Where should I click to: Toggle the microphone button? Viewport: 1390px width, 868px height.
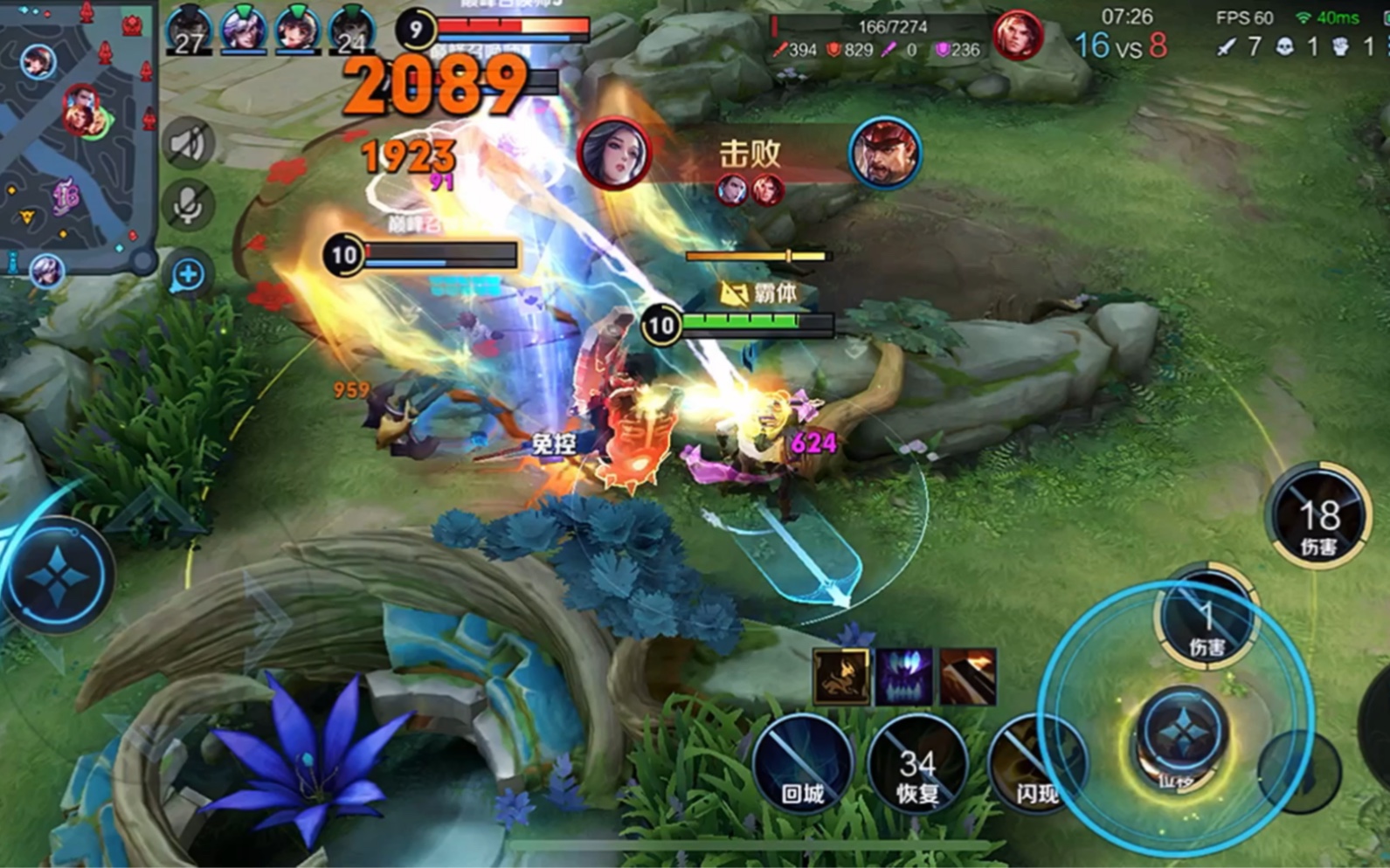pyautogui.click(x=188, y=206)
